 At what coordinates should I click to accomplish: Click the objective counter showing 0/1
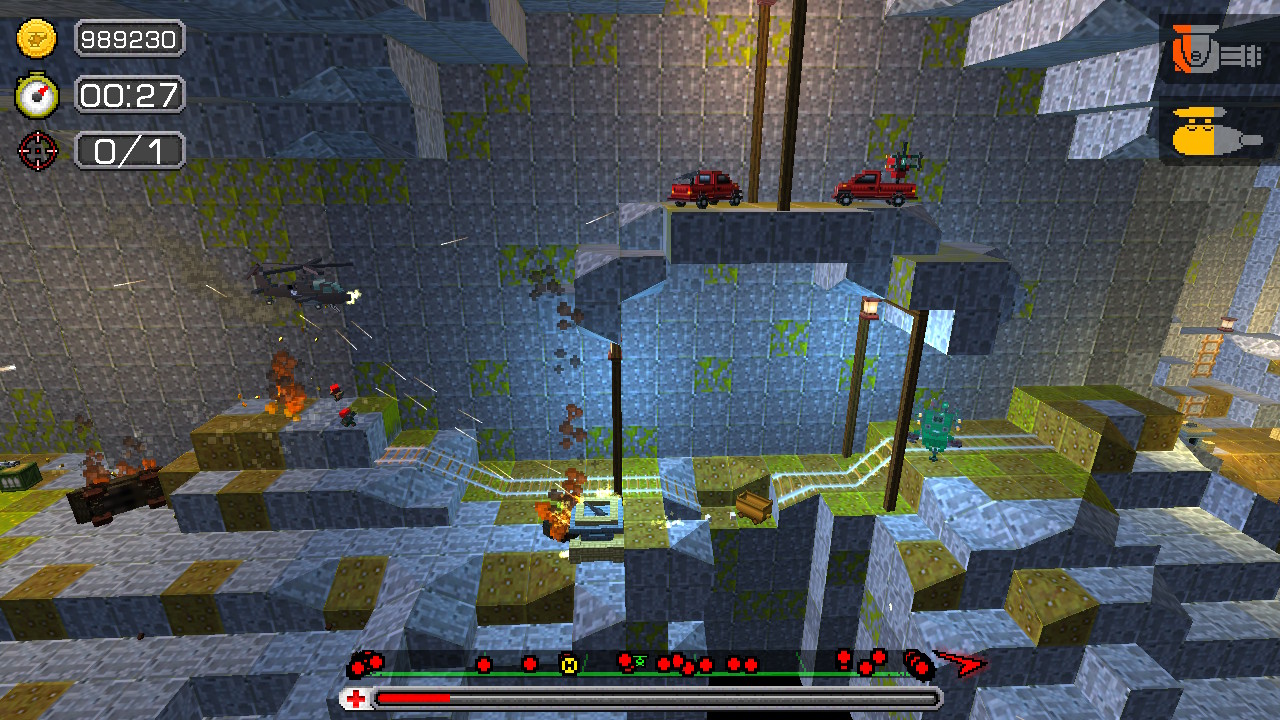[128, 150]
